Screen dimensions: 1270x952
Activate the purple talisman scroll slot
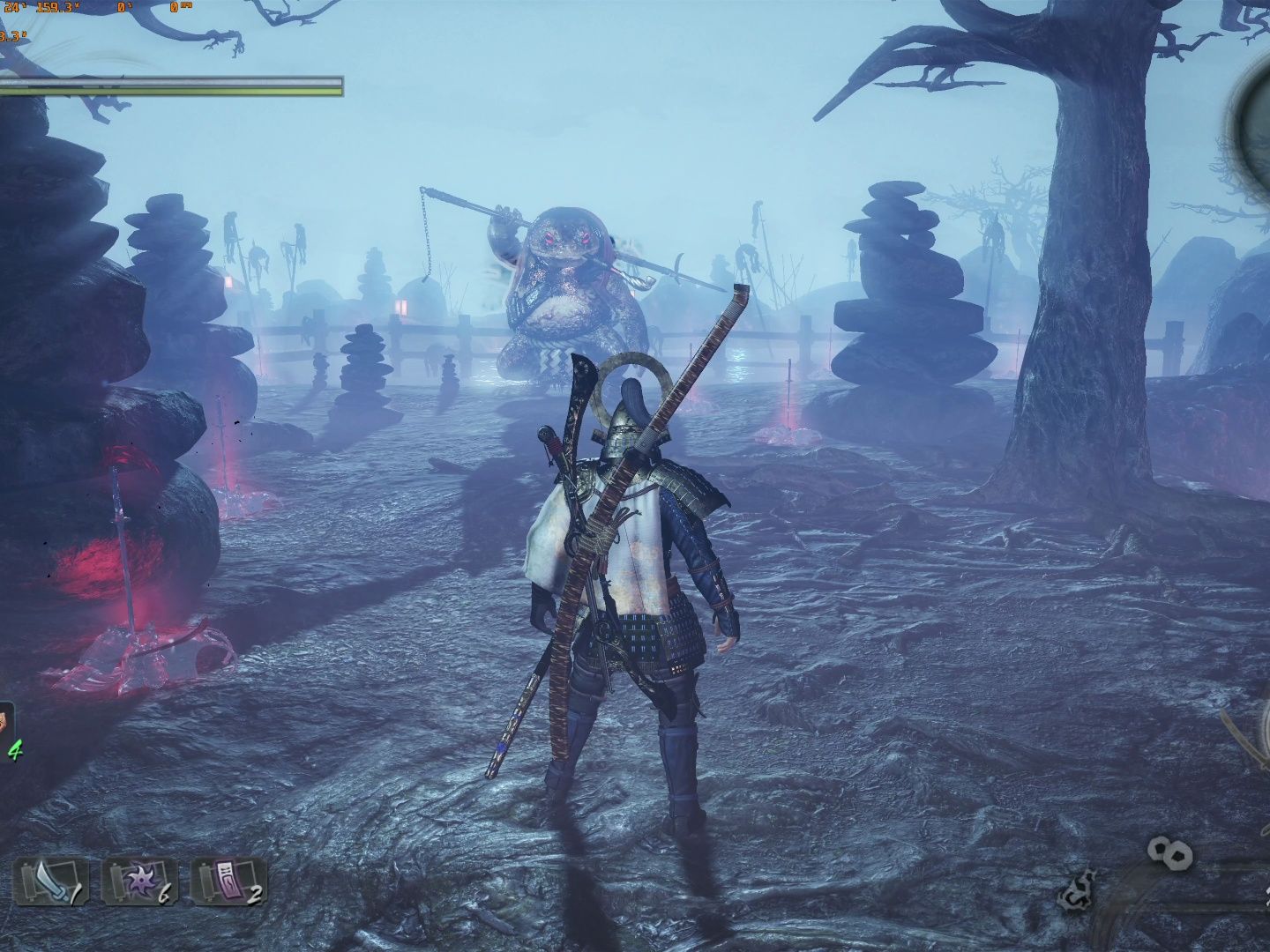(x=228, y=882)
